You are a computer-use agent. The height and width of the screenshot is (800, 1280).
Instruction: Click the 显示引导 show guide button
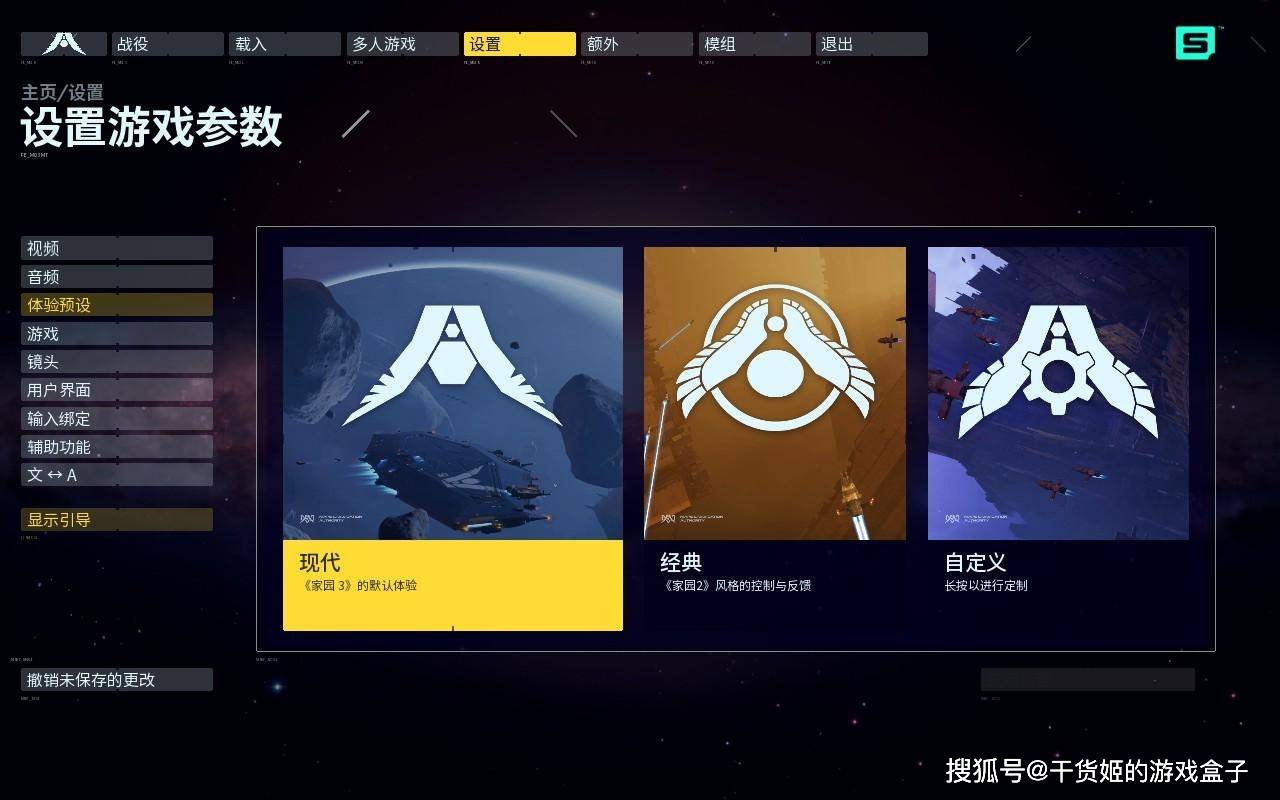(x=116, y=520)
